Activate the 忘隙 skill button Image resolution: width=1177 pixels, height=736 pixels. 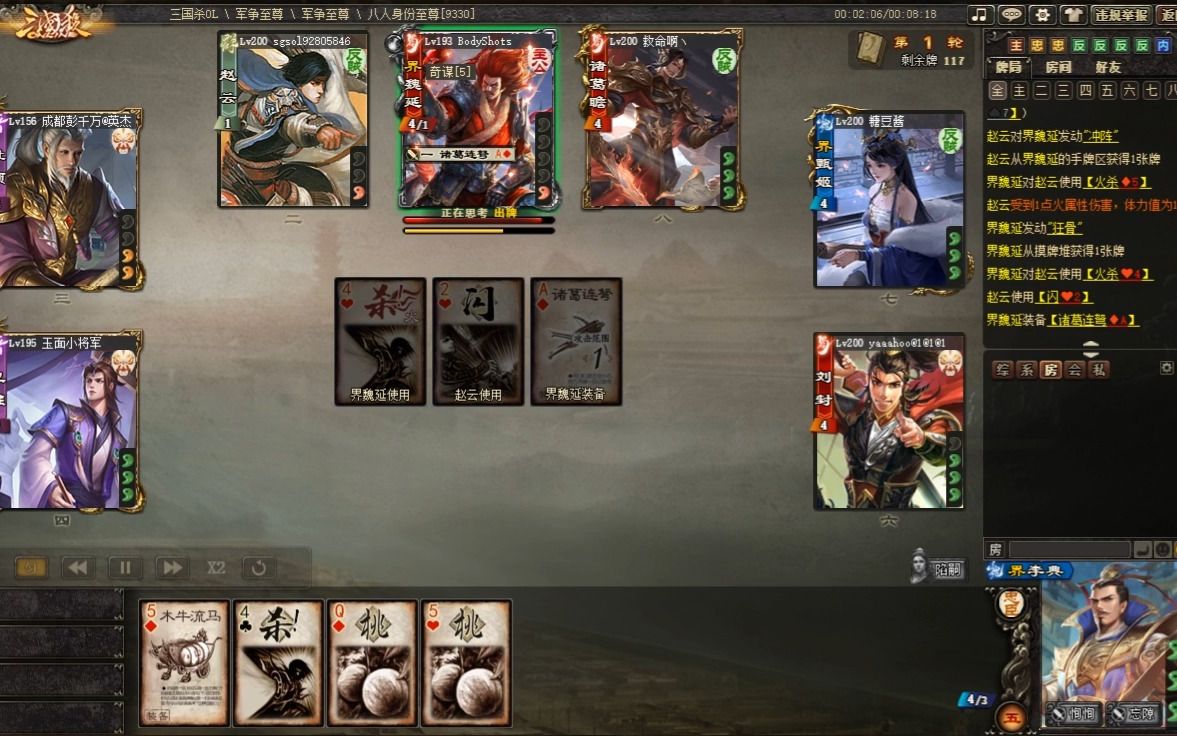point(1135,714)
